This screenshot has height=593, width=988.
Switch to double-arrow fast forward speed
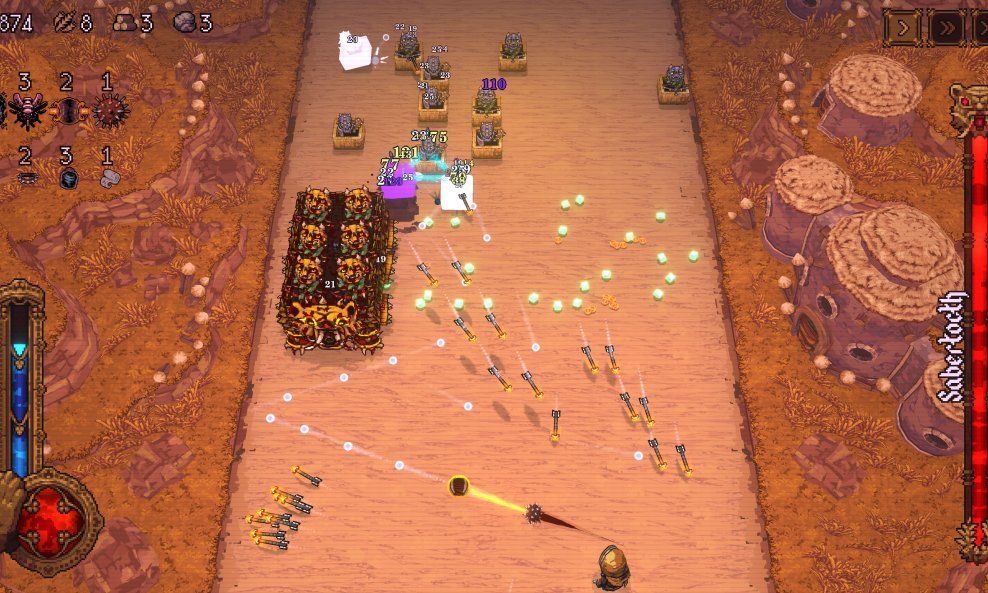pos(946,28)
